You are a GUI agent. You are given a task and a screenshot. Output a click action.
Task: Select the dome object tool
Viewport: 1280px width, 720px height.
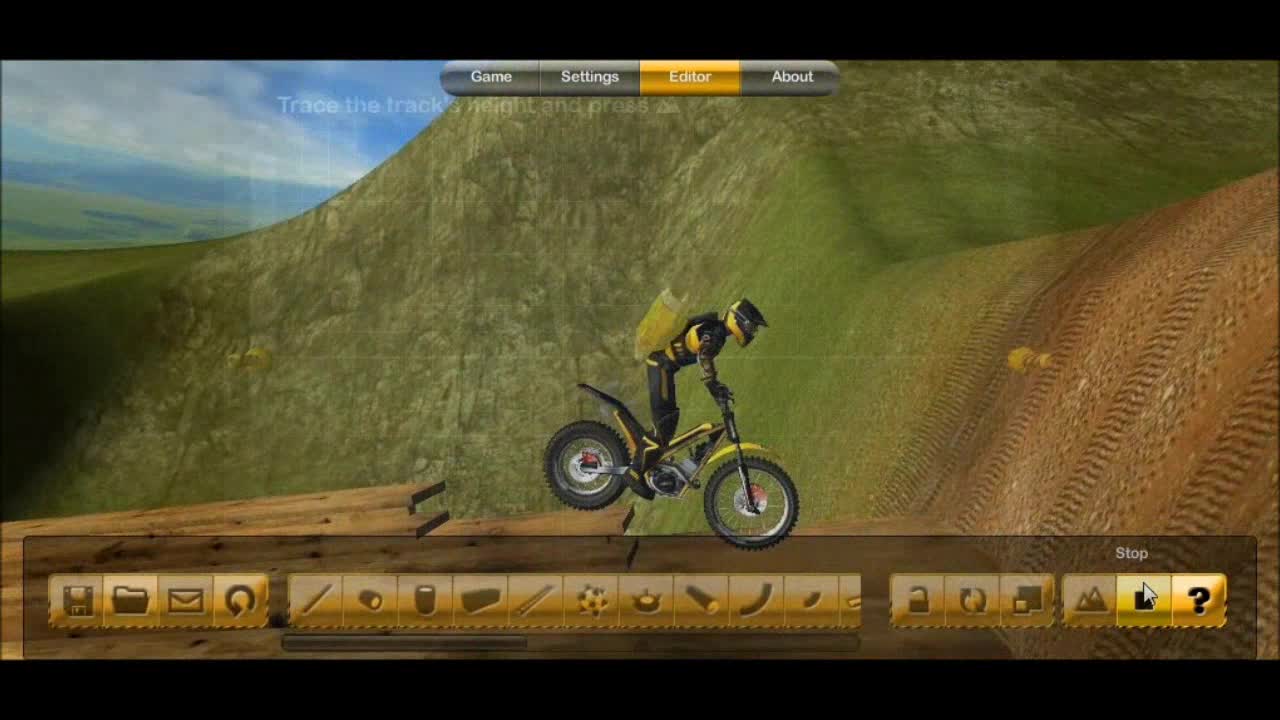click(648, 598)
